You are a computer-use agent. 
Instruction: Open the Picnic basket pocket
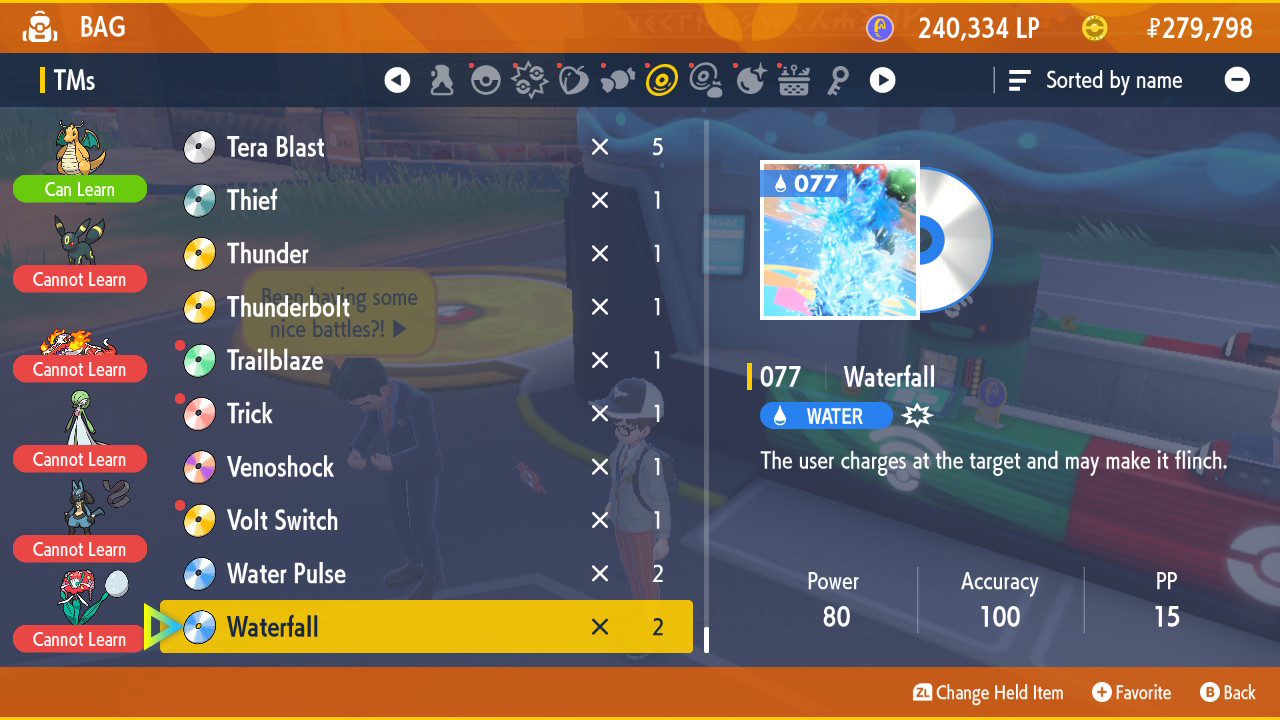click(x=793, y=80)
